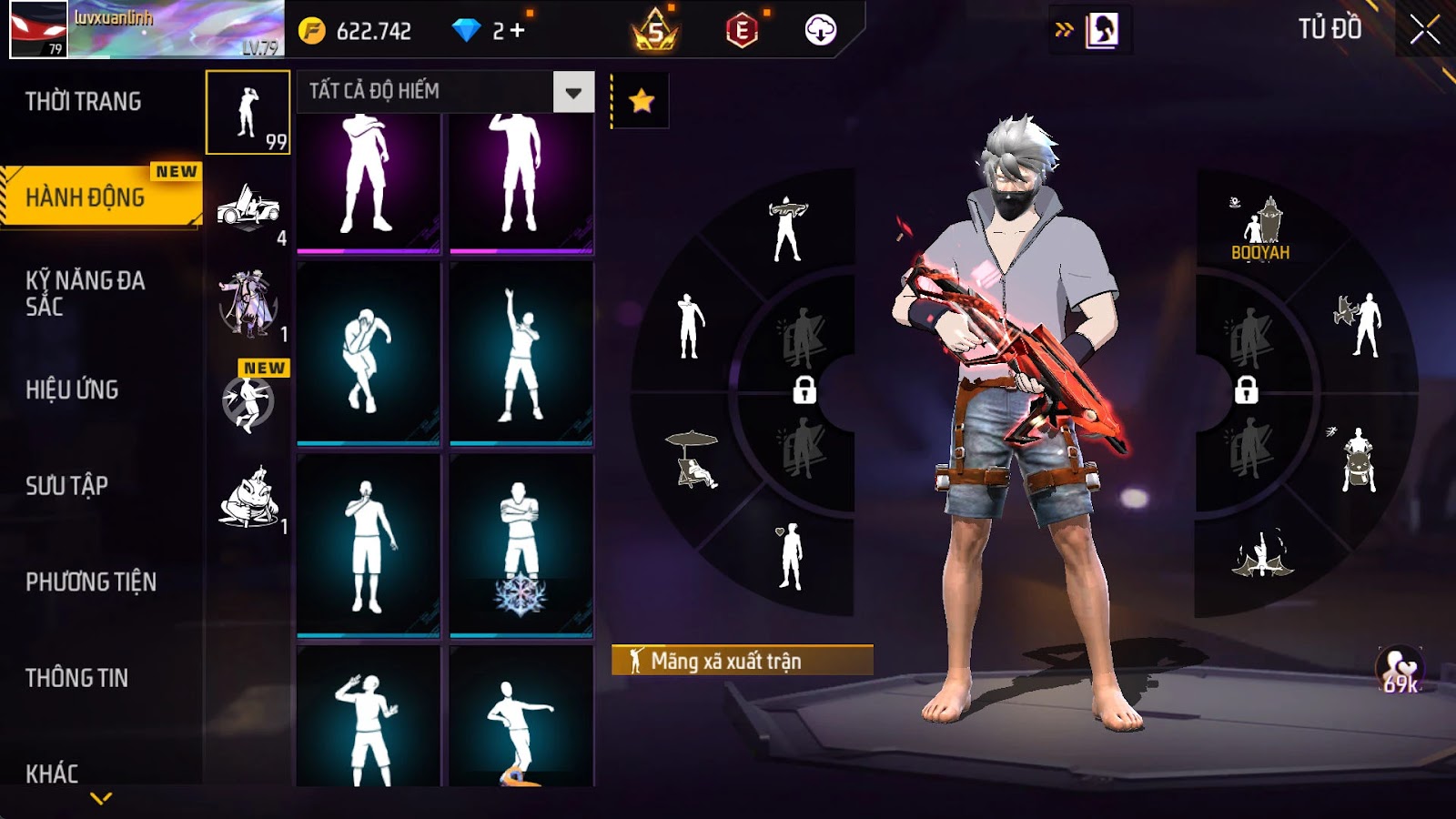The image size is (1456, 819).
Task: Close the Tủ Đồ wardrobe screen
Action: 1424,30
